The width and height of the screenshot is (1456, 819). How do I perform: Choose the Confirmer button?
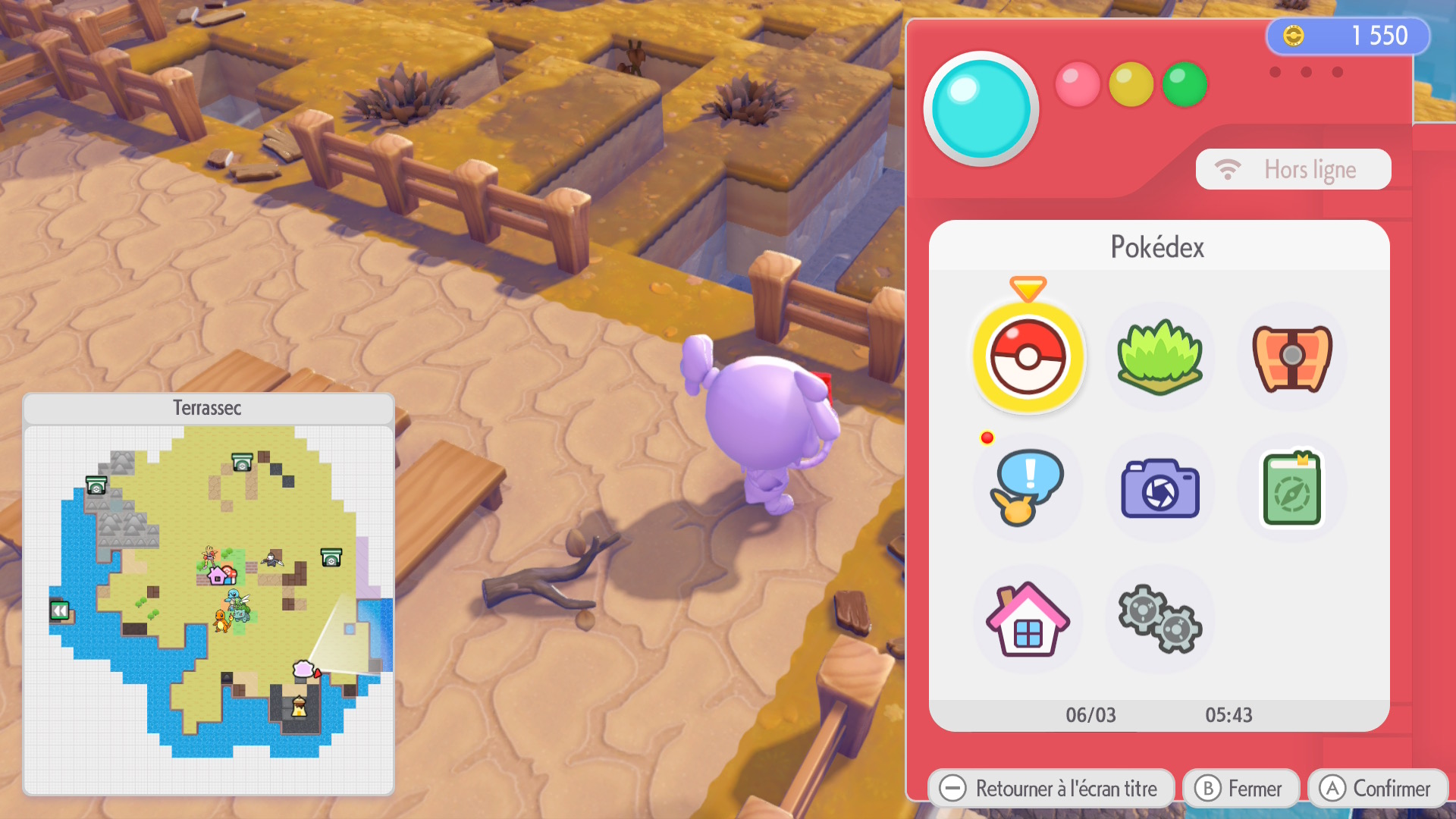[x=1377, y=789]
